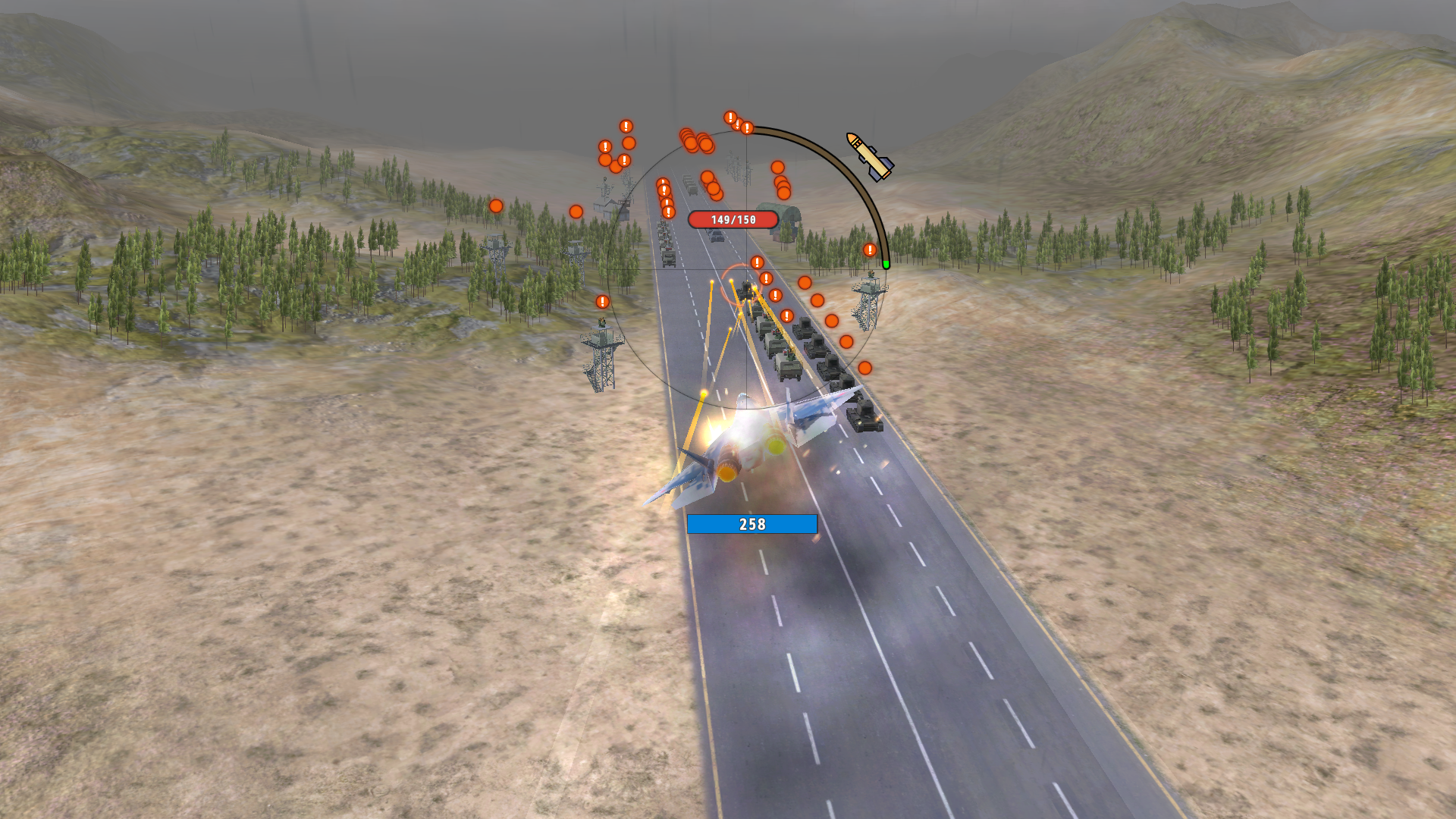Click the lone orange marker near the left trees
The image size is (1456, 819).
(576, 212)
